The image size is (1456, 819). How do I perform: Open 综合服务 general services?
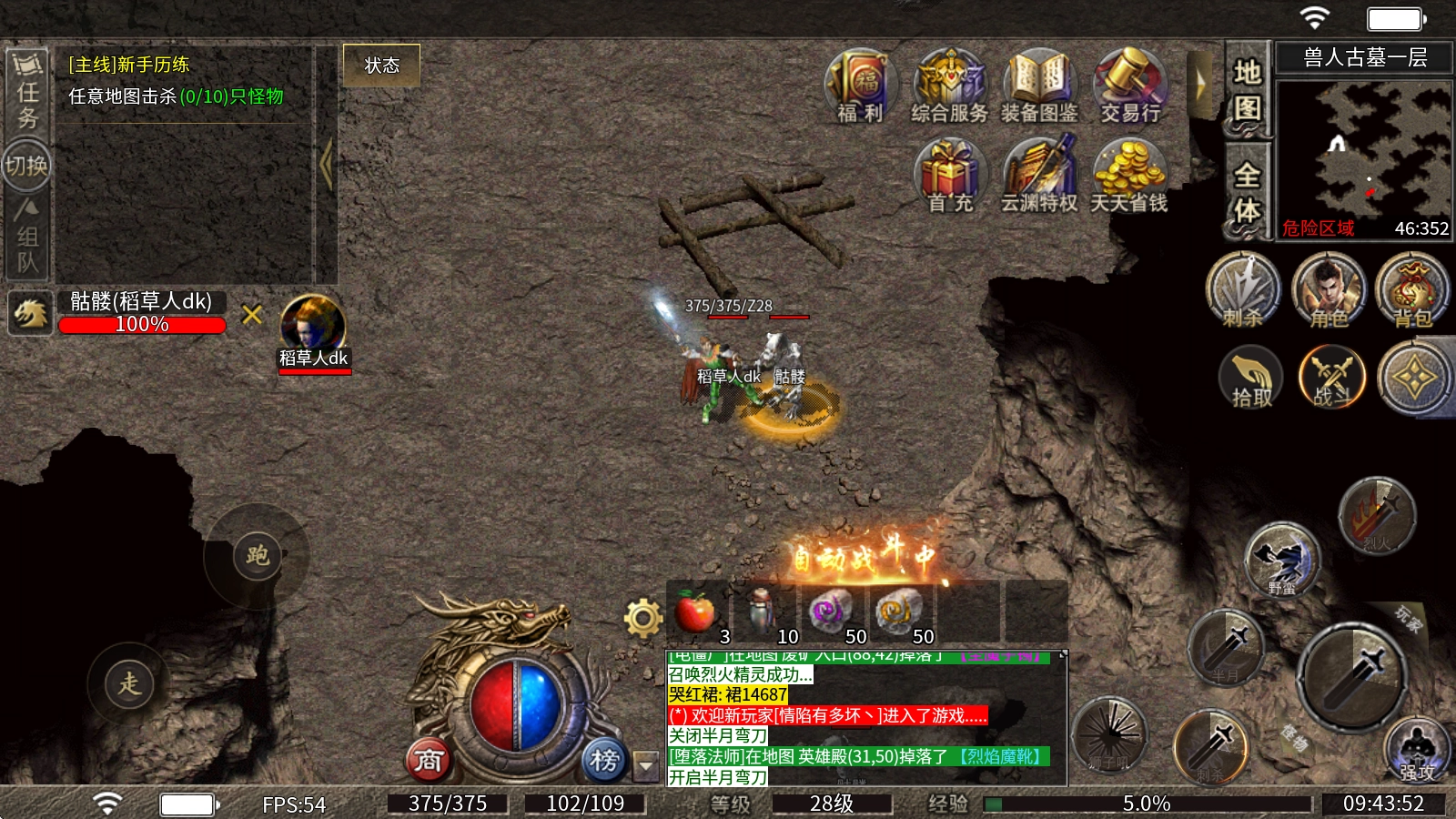(949, 85)
